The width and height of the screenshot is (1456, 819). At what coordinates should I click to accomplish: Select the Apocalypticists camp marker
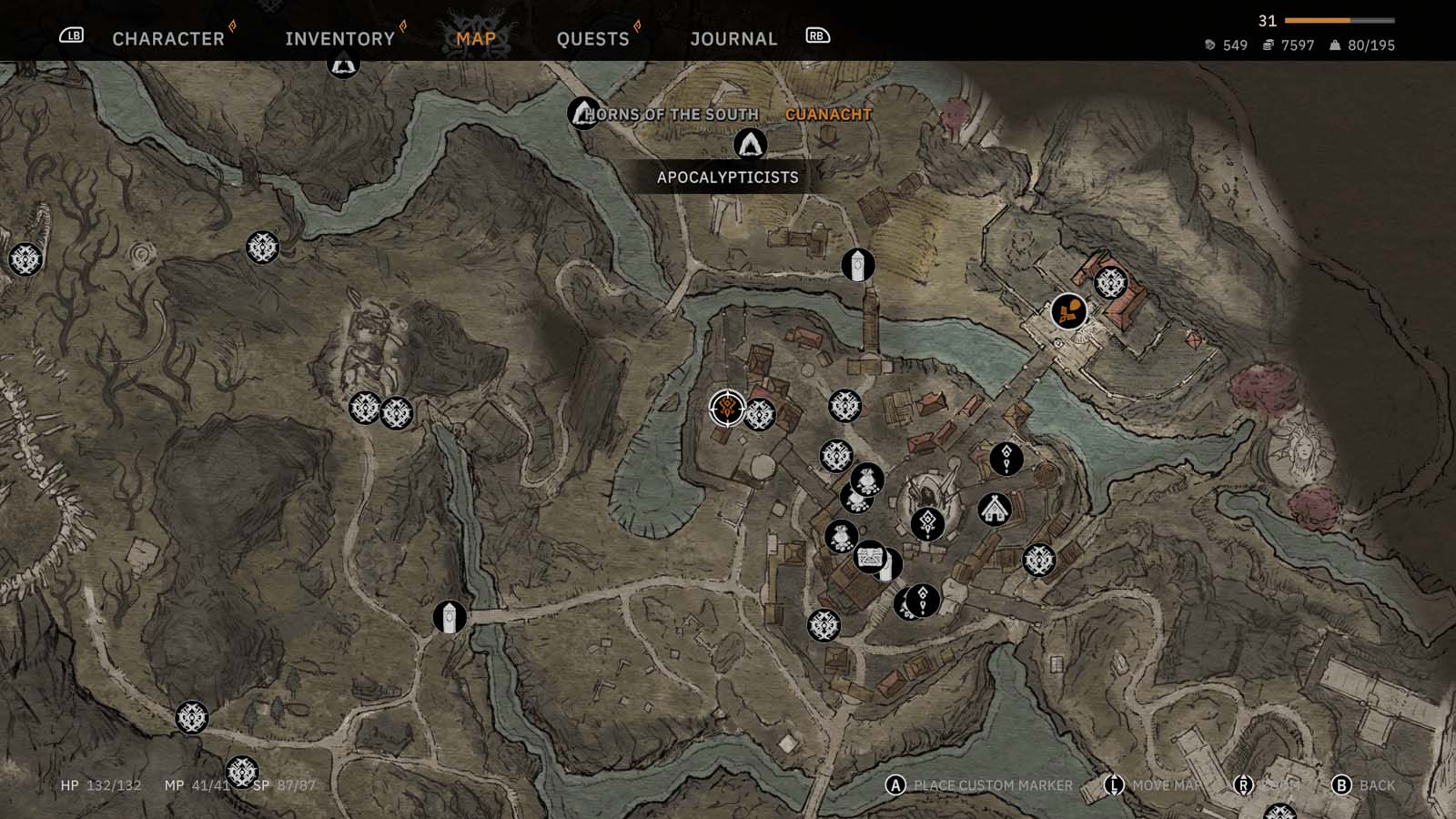pos(750,145)
